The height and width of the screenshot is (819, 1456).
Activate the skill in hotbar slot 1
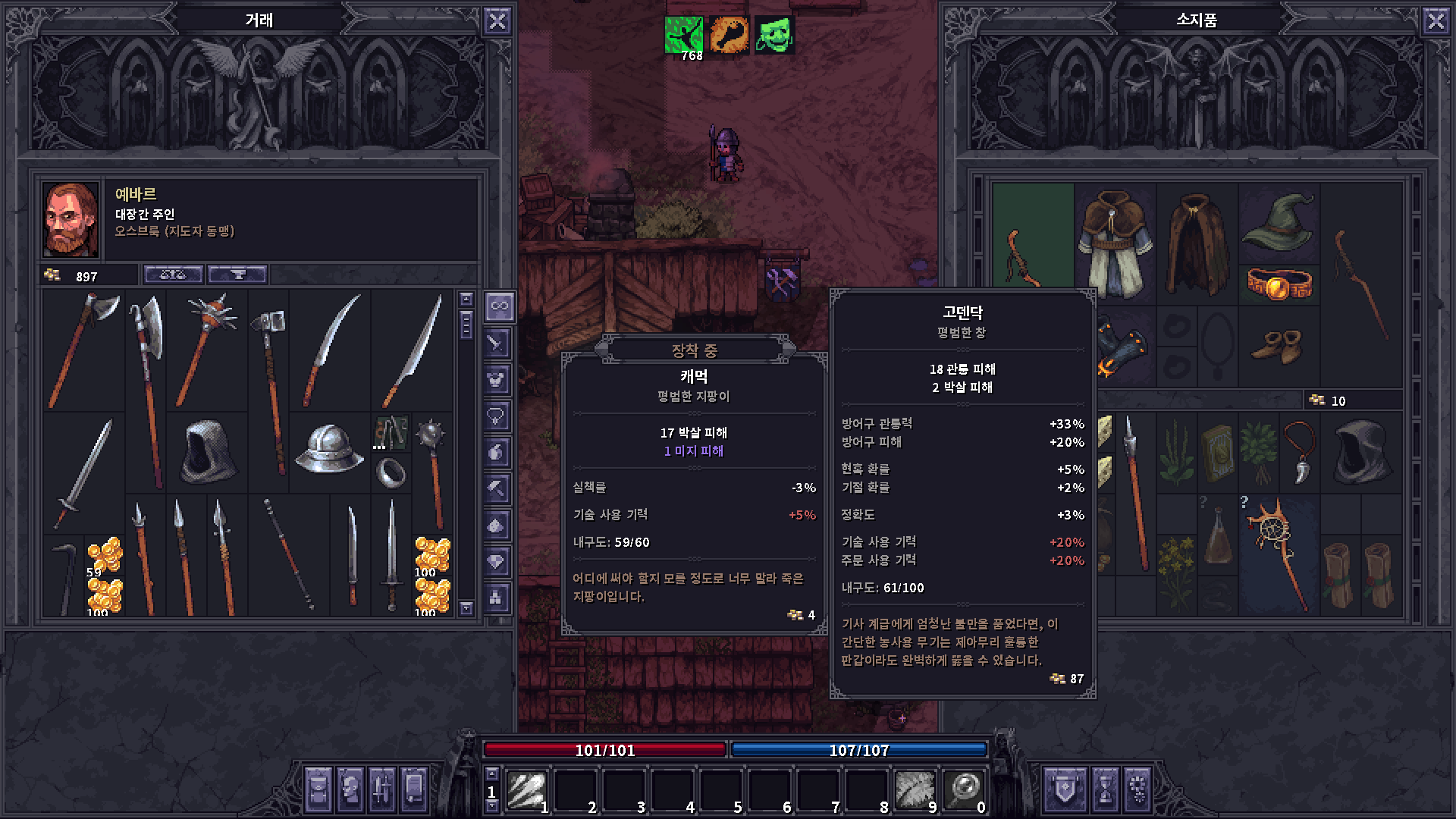pos(527,791)
